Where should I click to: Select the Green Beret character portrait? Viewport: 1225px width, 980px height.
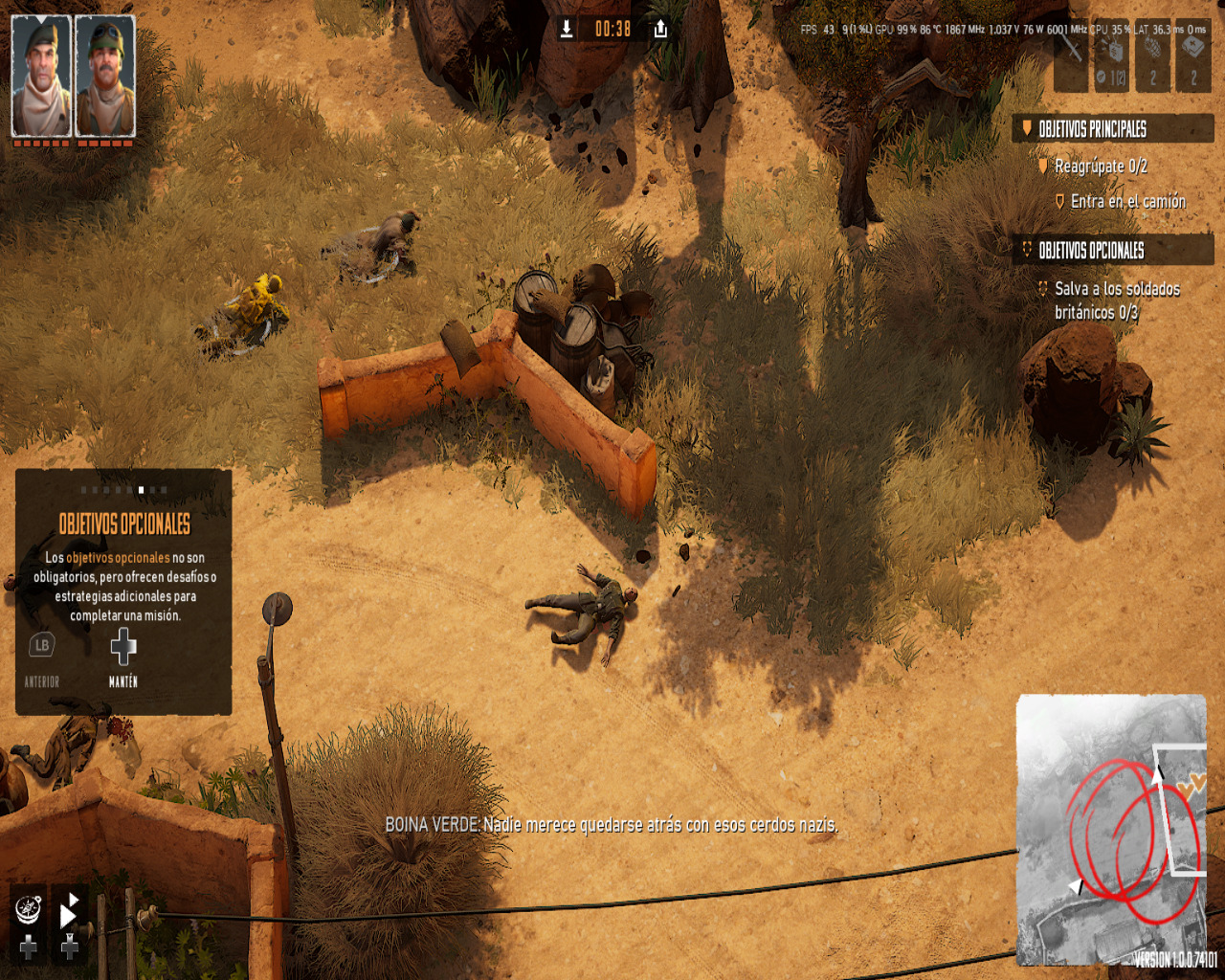(41, 78)
